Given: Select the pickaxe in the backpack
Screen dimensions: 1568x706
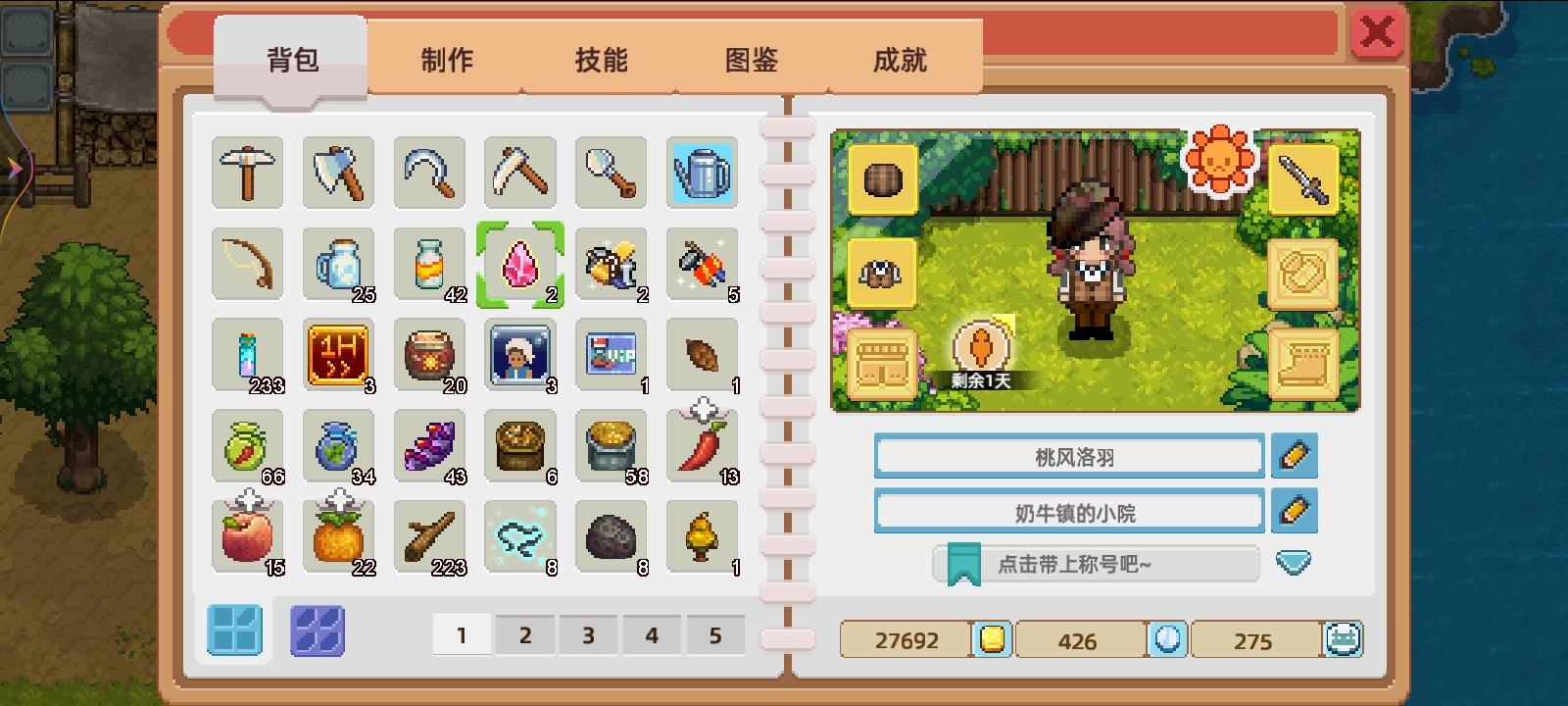Looking at the screenshot, I should pyautogui.click(x=247, y=173).
